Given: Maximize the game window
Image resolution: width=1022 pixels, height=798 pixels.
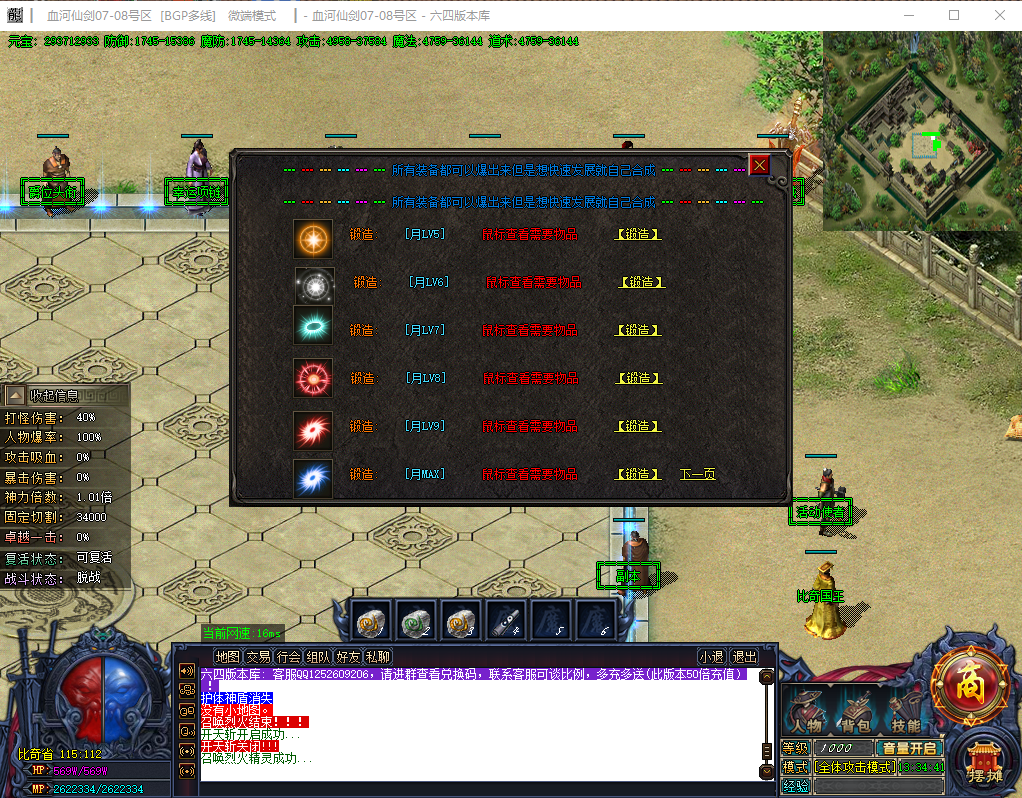Looking at the screenshot, I should tap(954, 15).
